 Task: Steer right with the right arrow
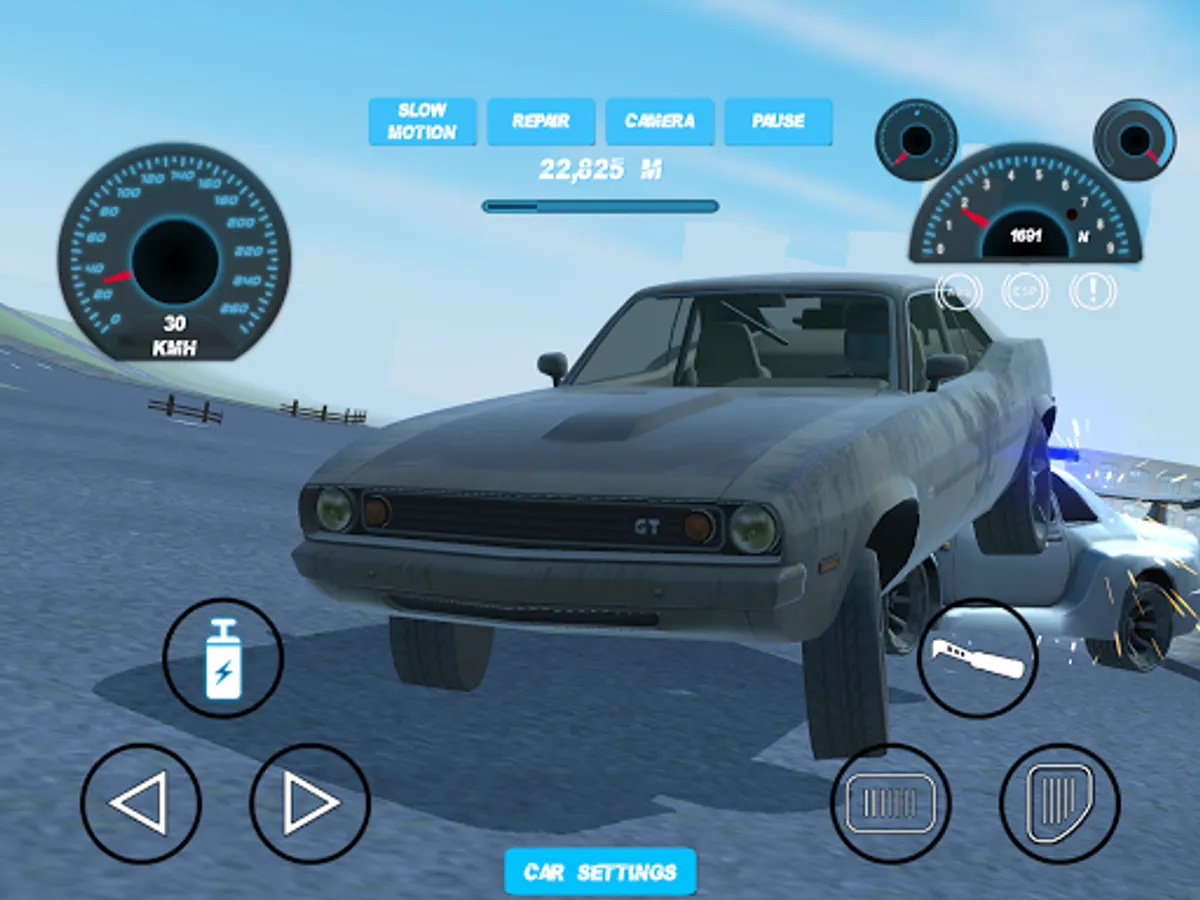310,803
